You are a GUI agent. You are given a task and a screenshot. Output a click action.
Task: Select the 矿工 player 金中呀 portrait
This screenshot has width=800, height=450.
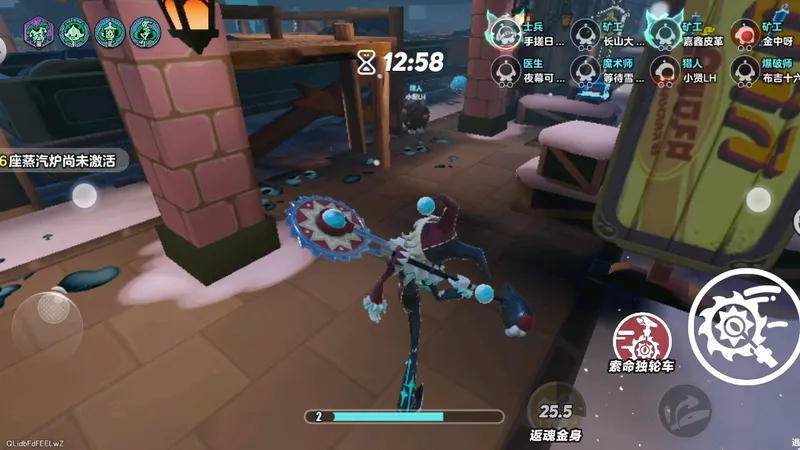coord(744,33)
